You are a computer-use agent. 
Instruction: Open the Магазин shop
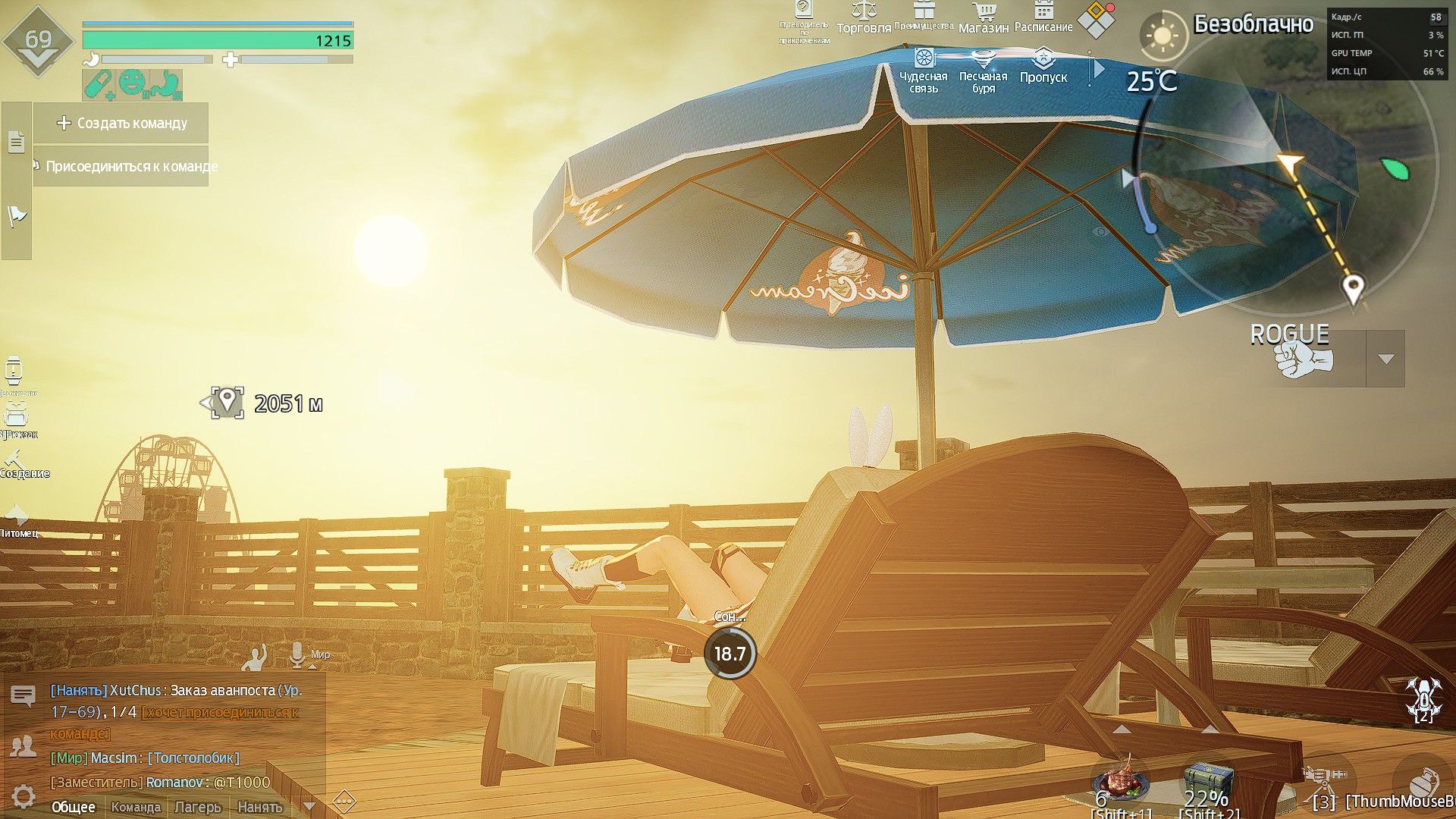pyautogui.click(x=984, y=18)
